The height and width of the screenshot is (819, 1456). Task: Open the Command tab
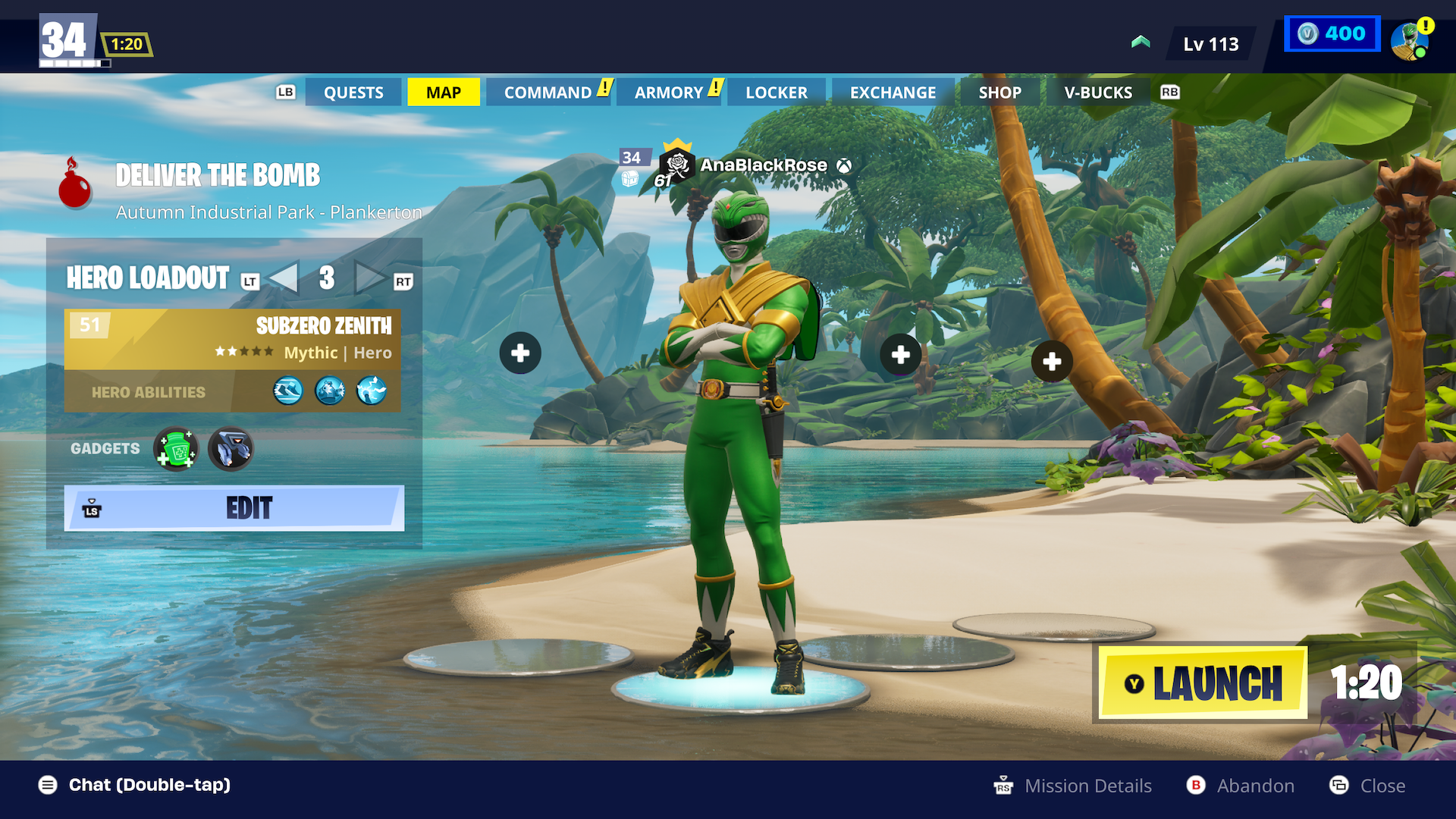point(548,93)
